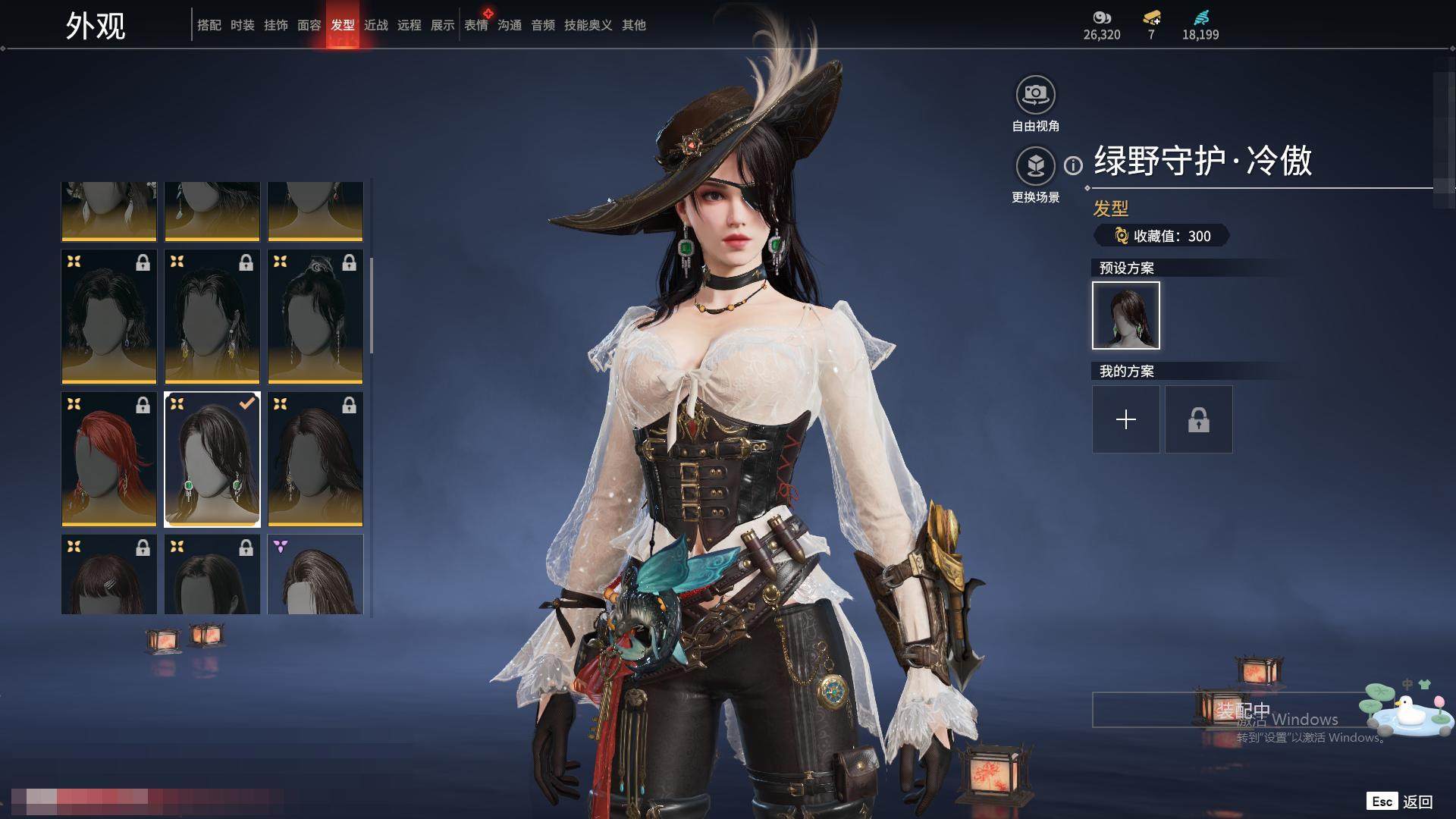The image size is (1456, 819).
Task: Open the 近战 melee tab
Action: tap(376, 25)
